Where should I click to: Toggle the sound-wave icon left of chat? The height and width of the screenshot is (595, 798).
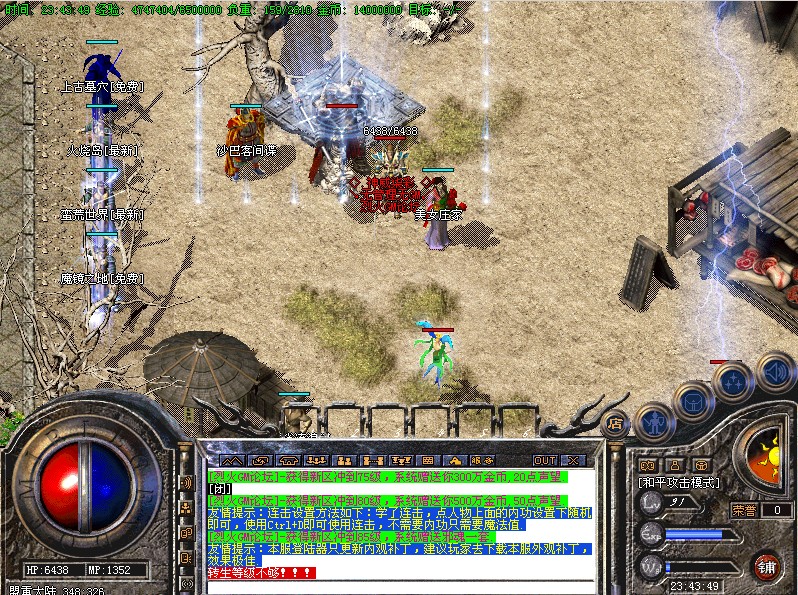point(186,483)
